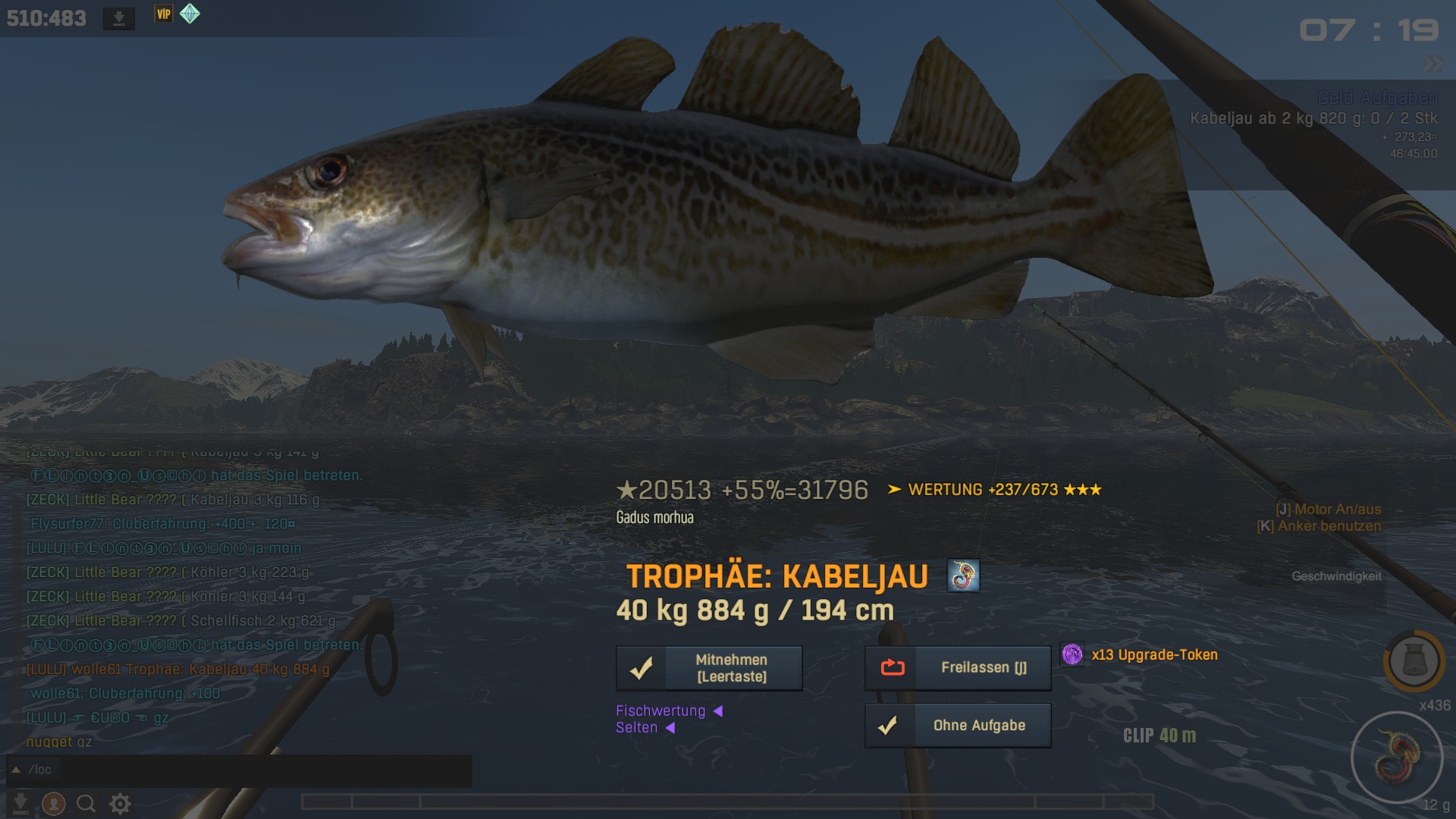Screen dimensions: 1456x819
Task: Toggle the Fischwertung filter
Action: coord(668,711)
